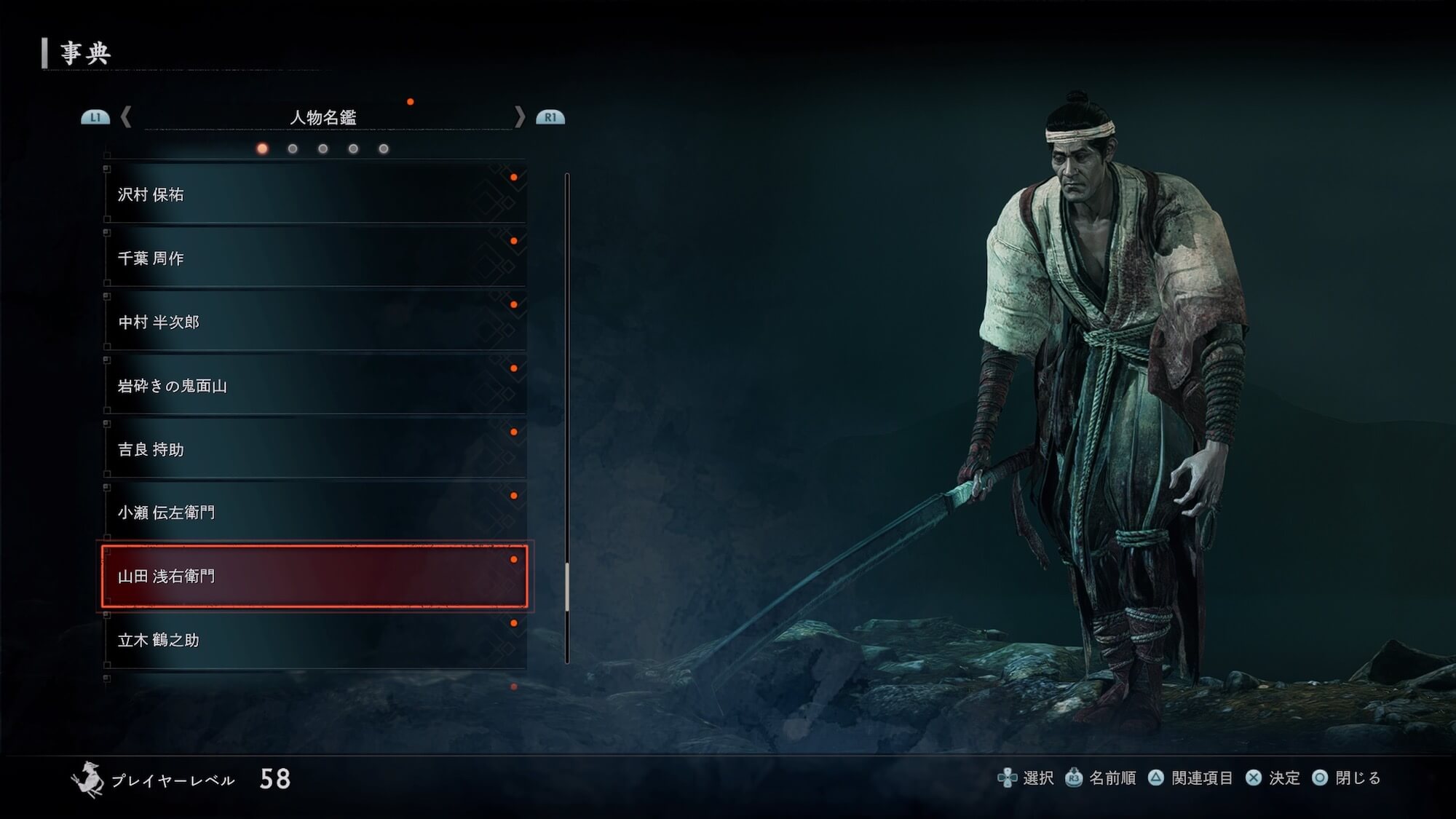The height and width of the screenshot is (819, 1456).
Task: Choose the 小瀬 伝左衛門 row
Action: tap(314, 513)
